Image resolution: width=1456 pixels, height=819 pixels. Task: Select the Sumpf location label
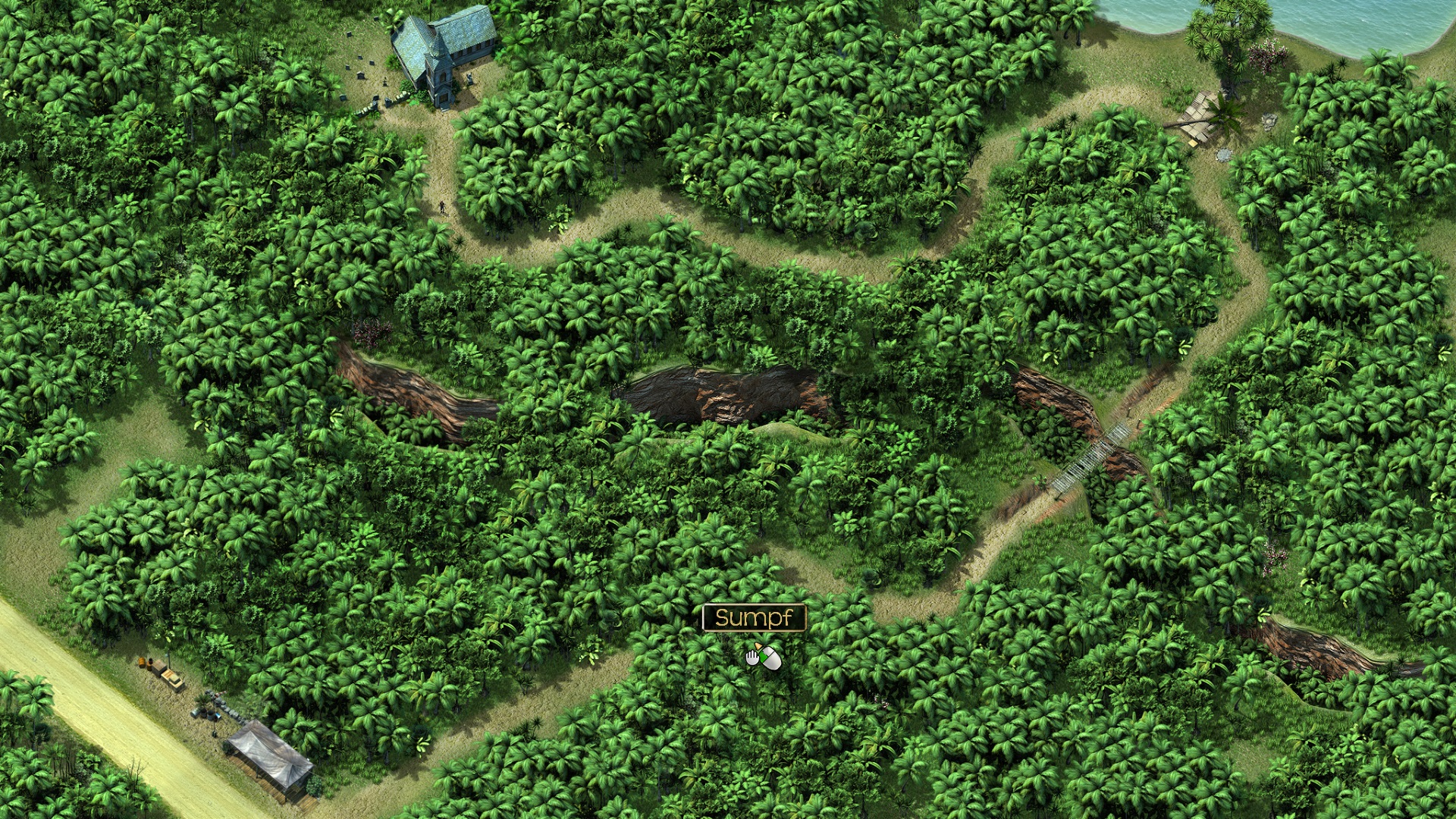(753, 618)
